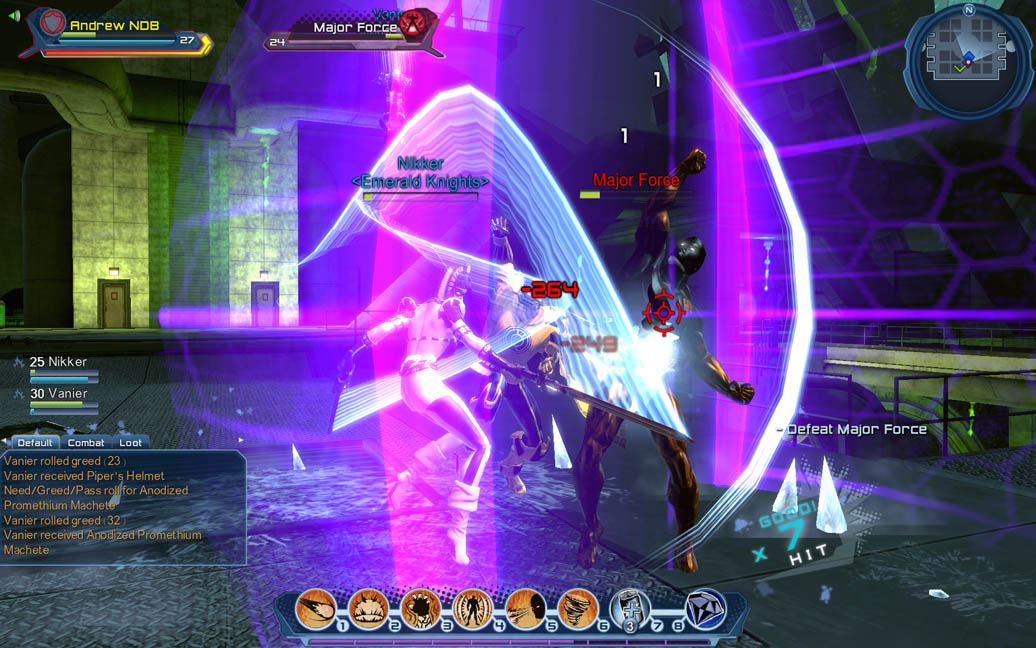Viewport: 1036px width, 648px height.
Task: Select the Default chat tab
Action: click(35, 442)
